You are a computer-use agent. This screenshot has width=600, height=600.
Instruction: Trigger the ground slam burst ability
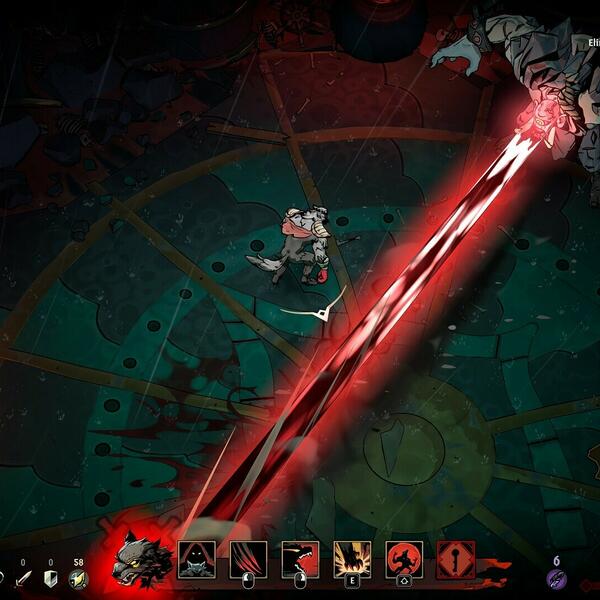pyautogui.click(x=352, y=559)
